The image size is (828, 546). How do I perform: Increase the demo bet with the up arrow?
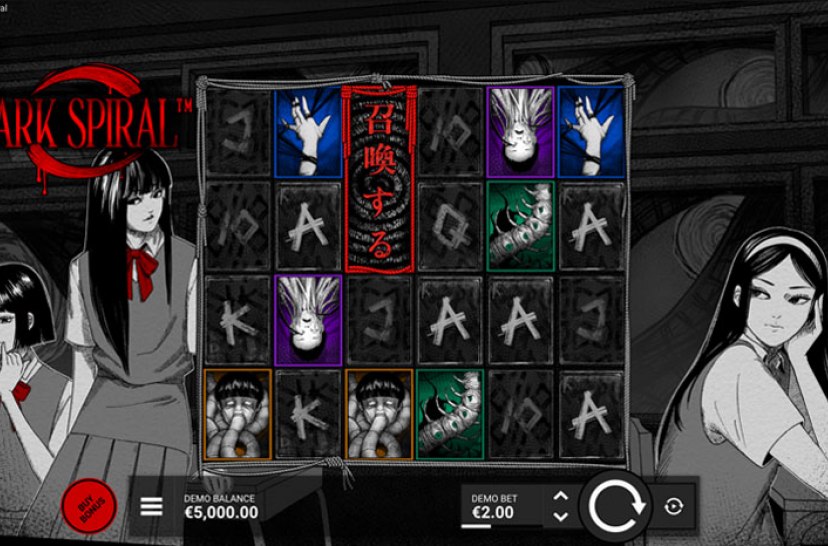point(560,496)
